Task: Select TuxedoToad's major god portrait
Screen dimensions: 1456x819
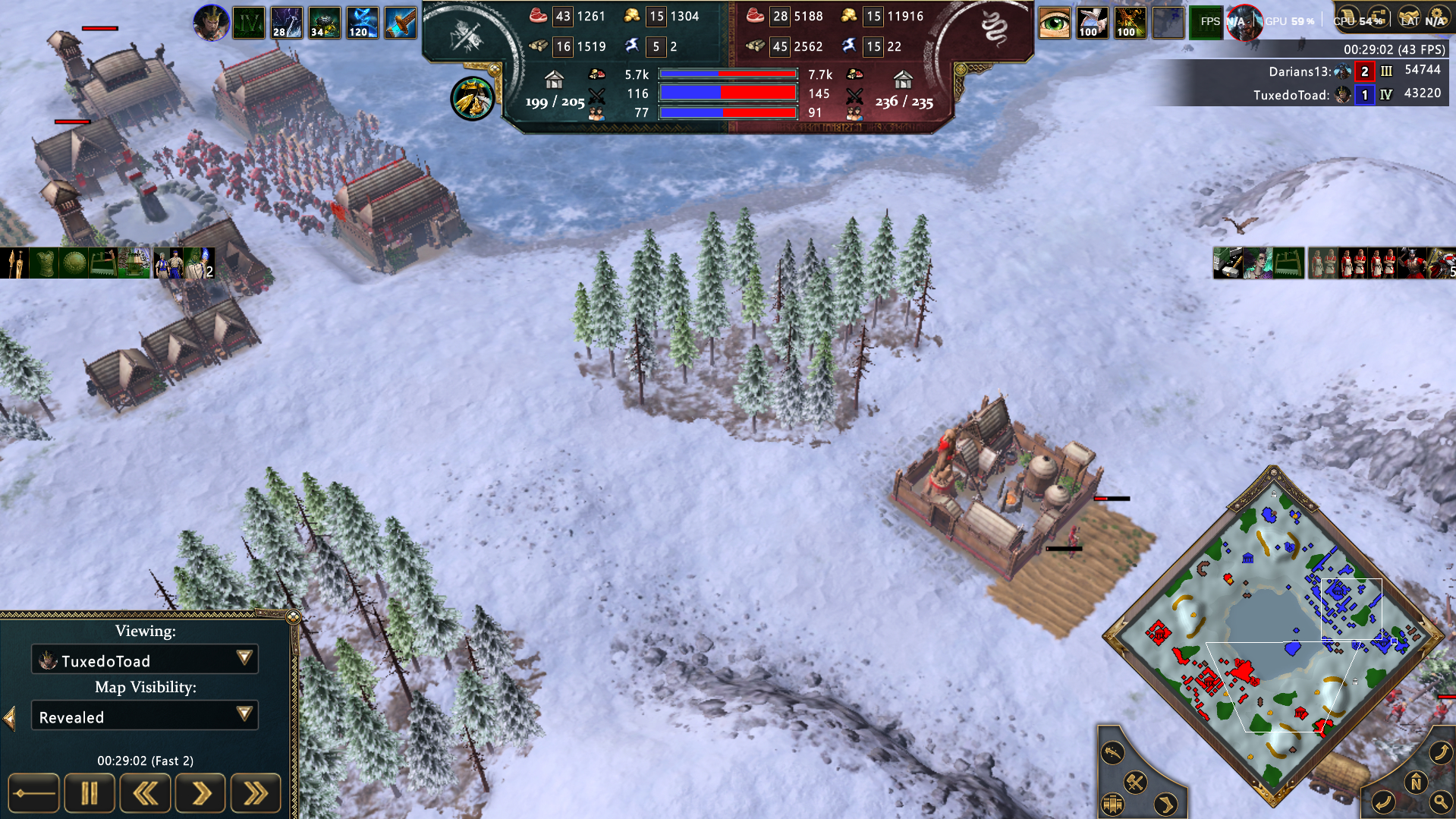Action: click(211, 23)
